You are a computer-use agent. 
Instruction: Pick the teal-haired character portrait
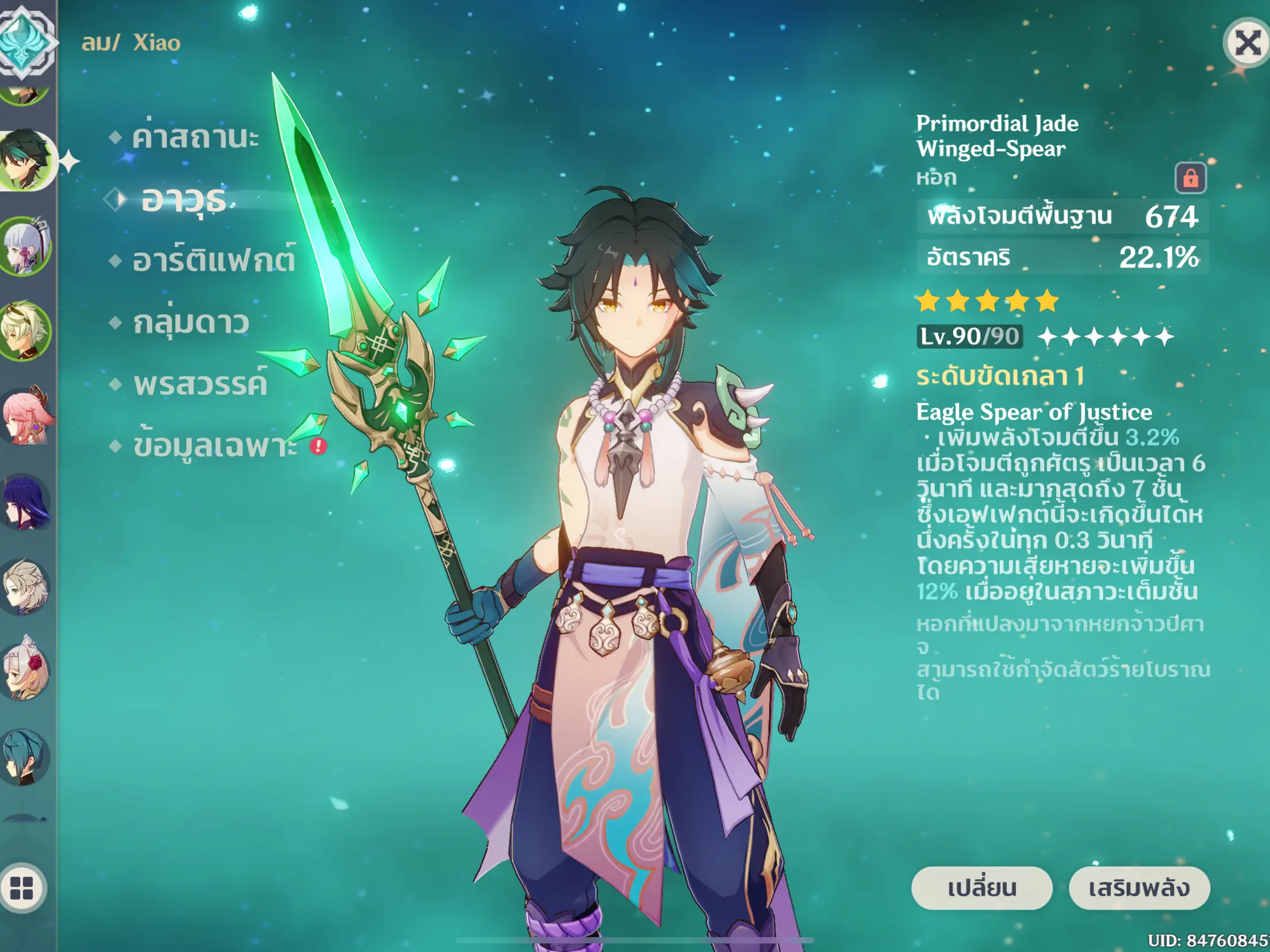point(26,755)
